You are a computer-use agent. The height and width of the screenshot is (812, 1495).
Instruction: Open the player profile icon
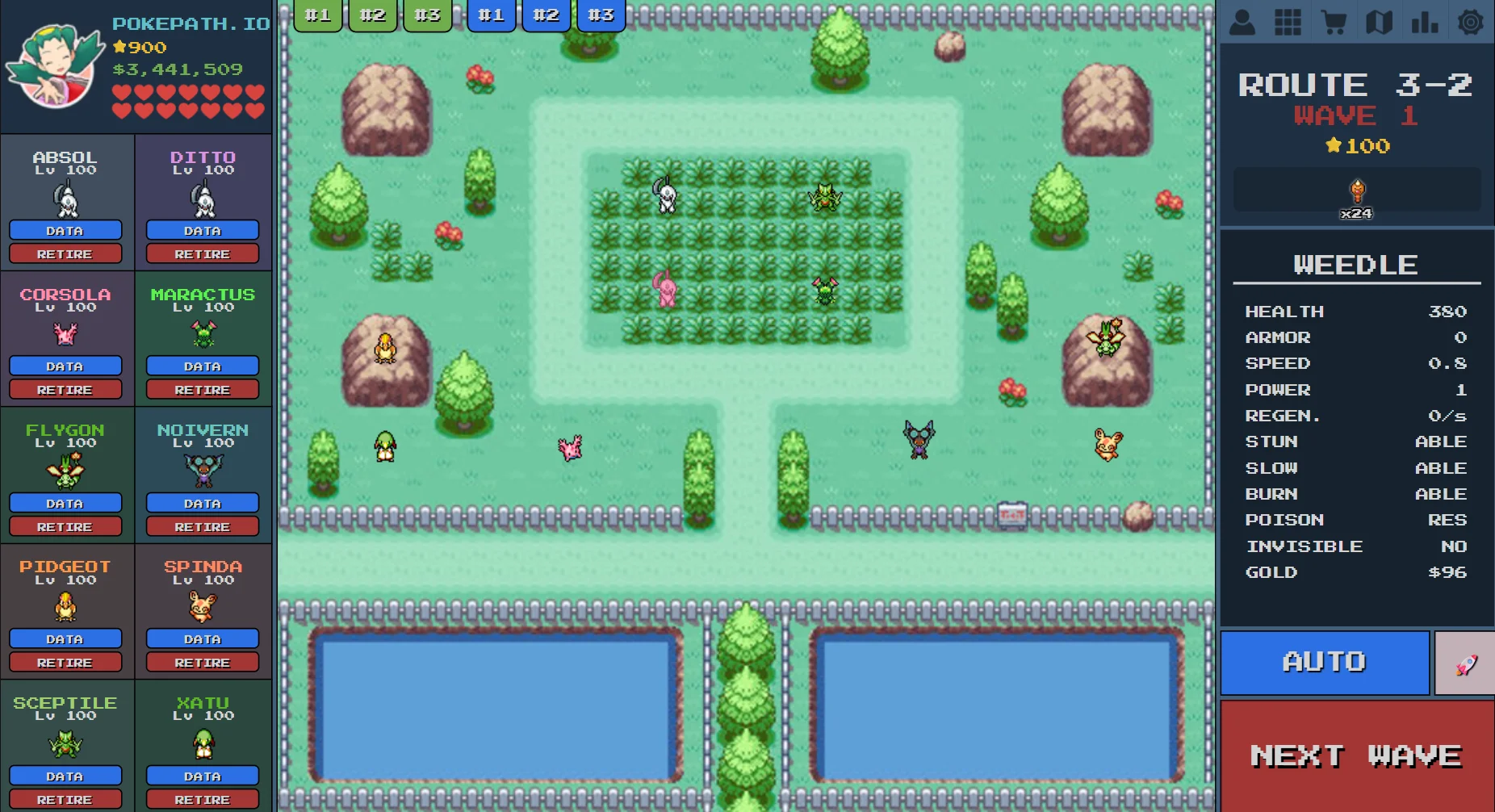pyautogui.click(x=1242, y=22)
